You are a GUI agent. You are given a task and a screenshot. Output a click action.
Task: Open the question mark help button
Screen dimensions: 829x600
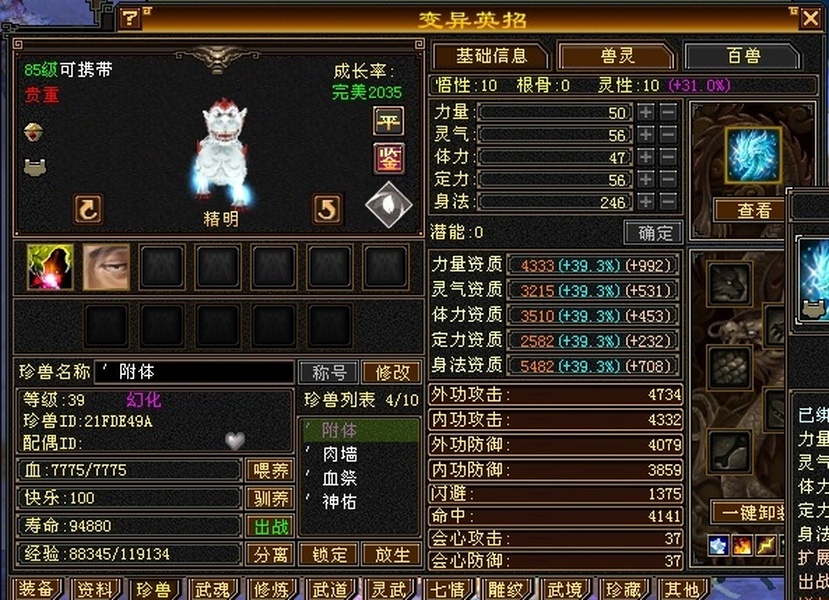point(131,18)
